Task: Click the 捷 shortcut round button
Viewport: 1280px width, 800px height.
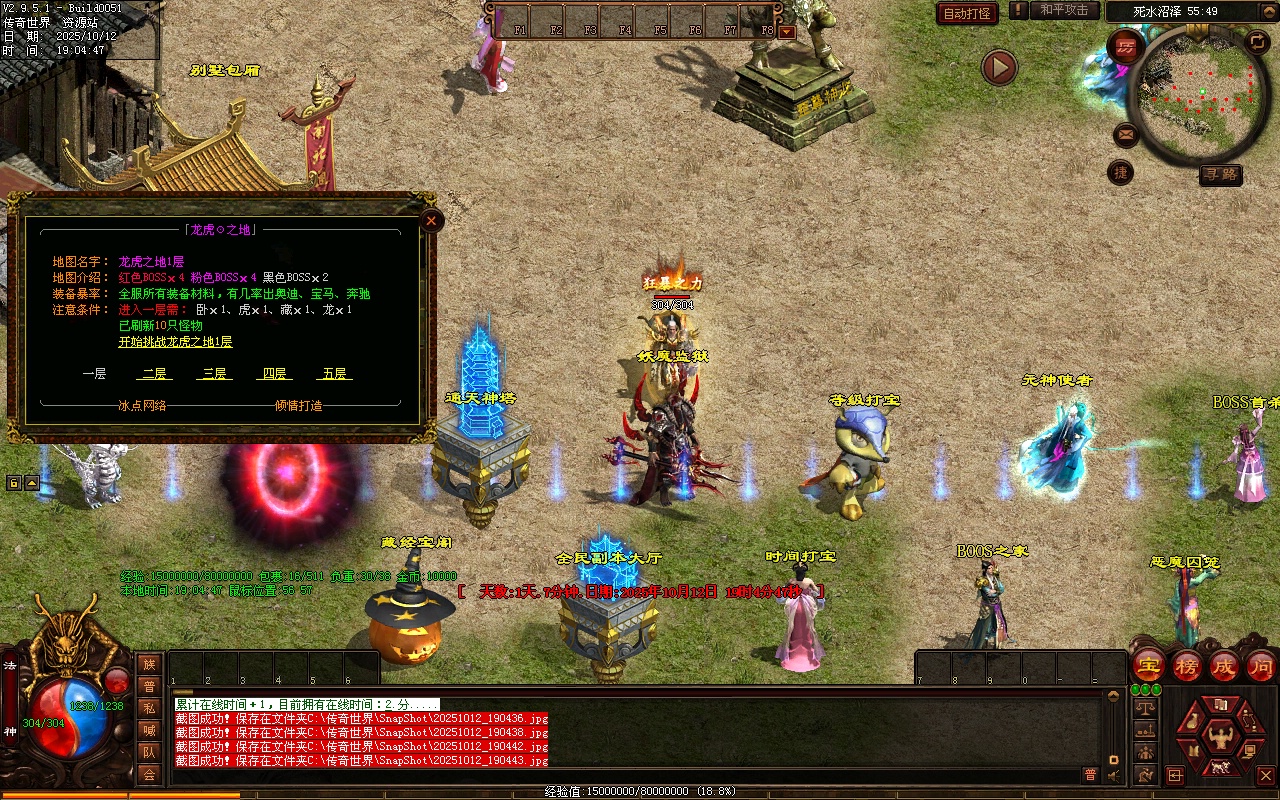Action: [x=1121, y=173]
